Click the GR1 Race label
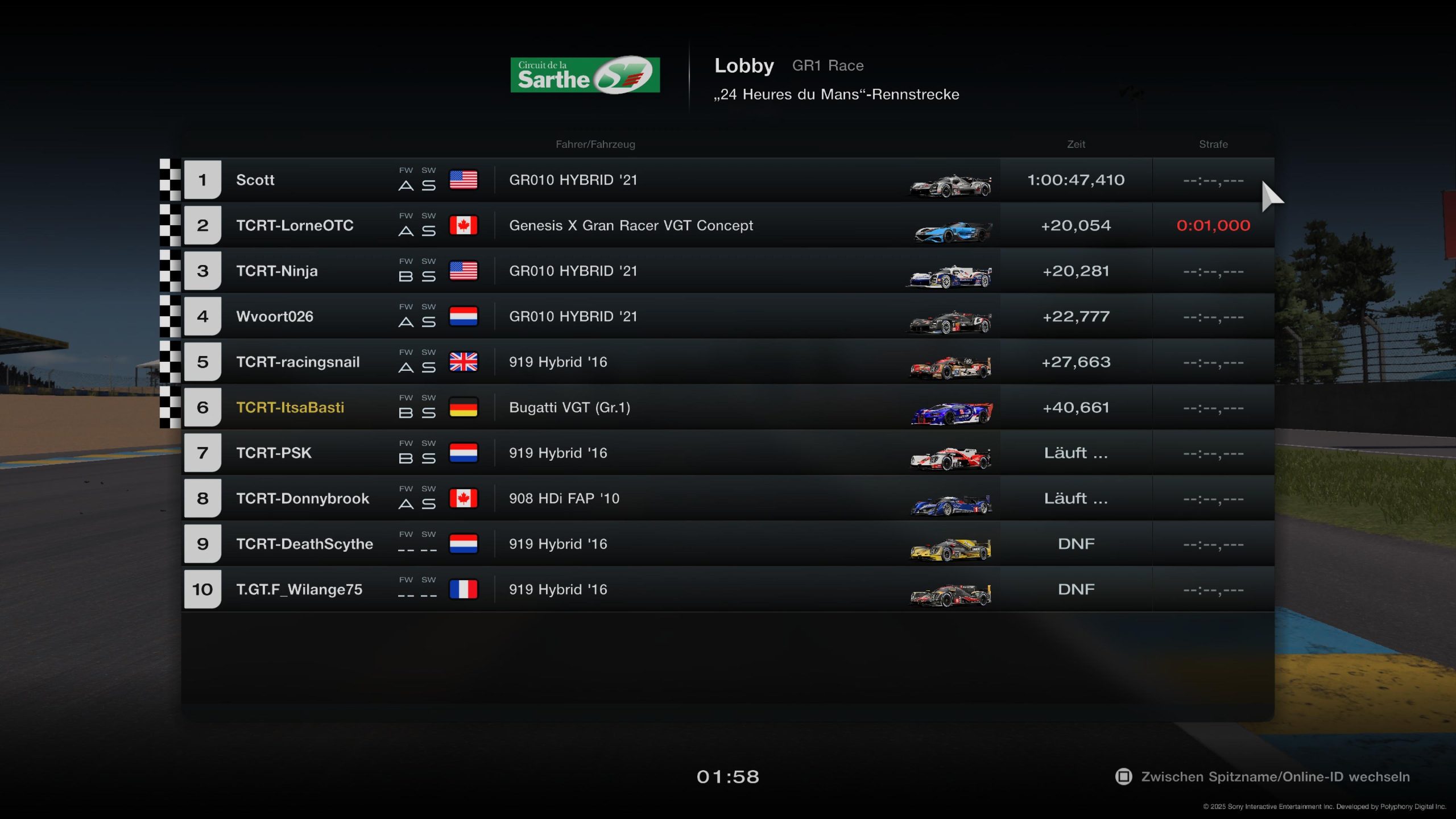Screen dimensions: 1456x819 click(828, 65)
